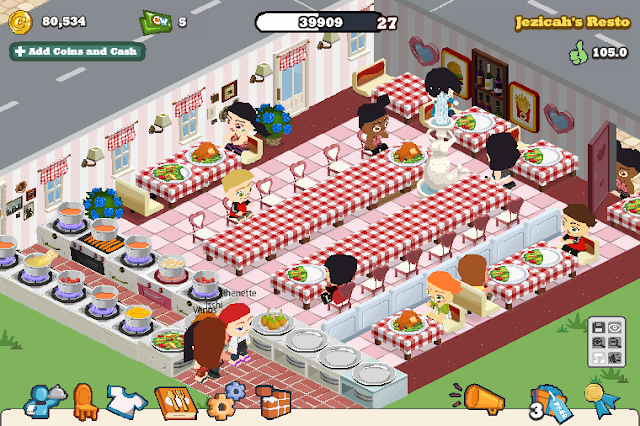640x426 pixels.
Task: Open the orange chair furniture menu
Action: tap(85, 400)
